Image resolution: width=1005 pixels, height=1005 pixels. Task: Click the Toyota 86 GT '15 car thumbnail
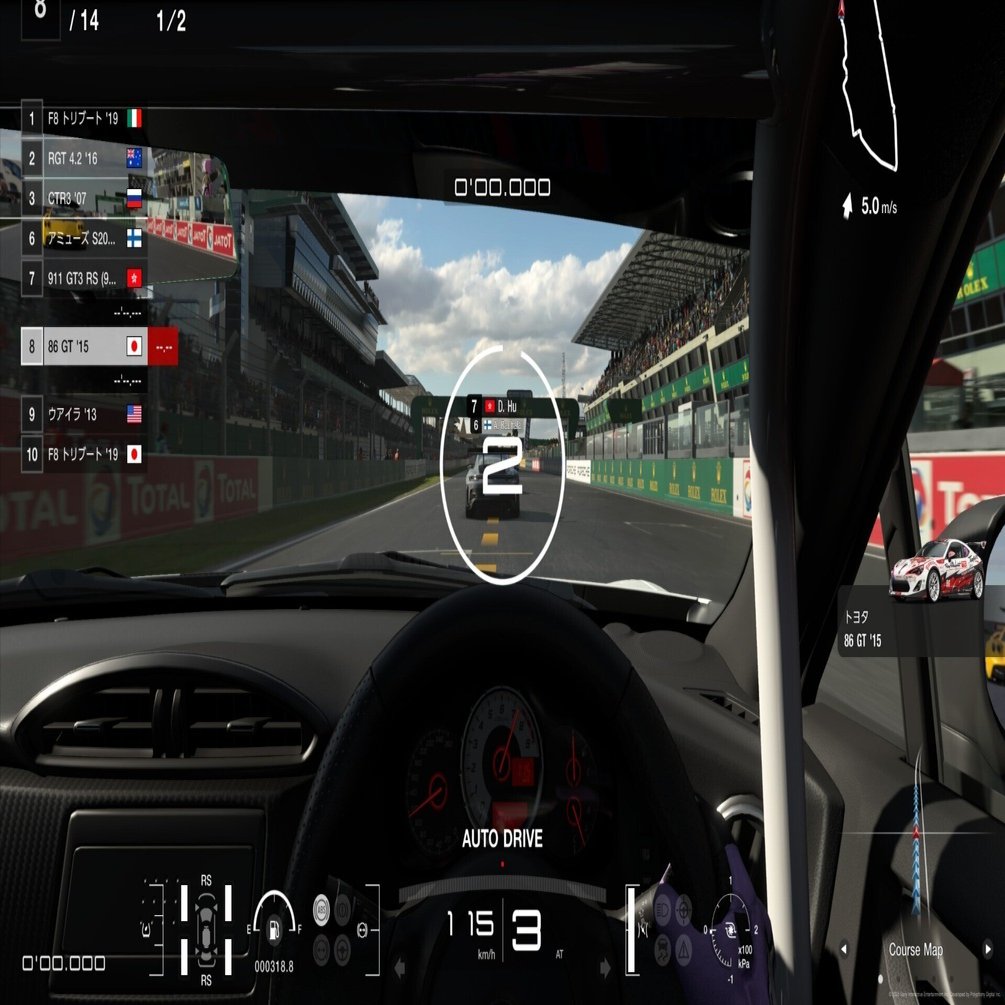click(933, 572)
